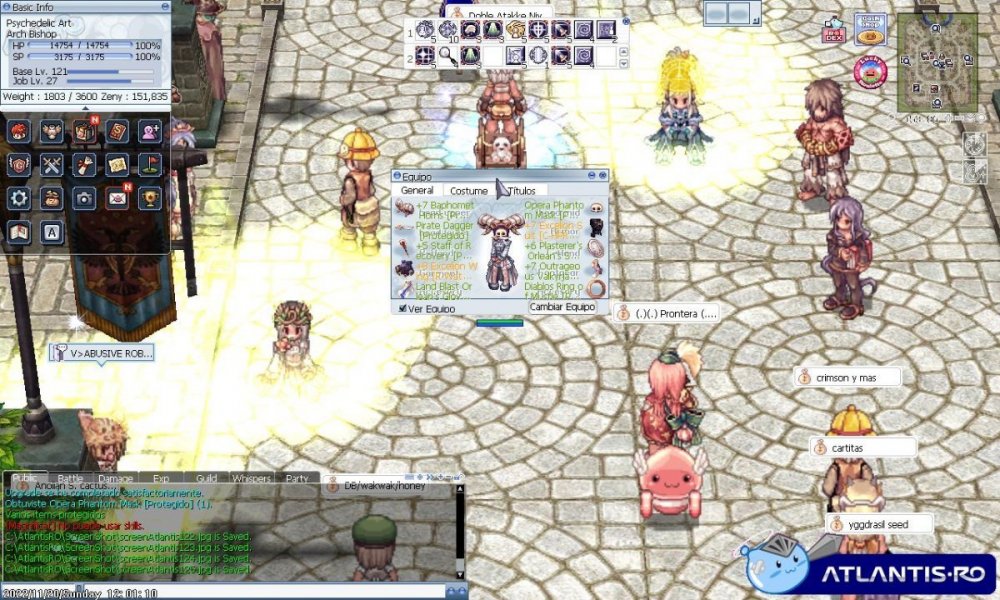Click the Cambiar Equipo button

(562, 307)
